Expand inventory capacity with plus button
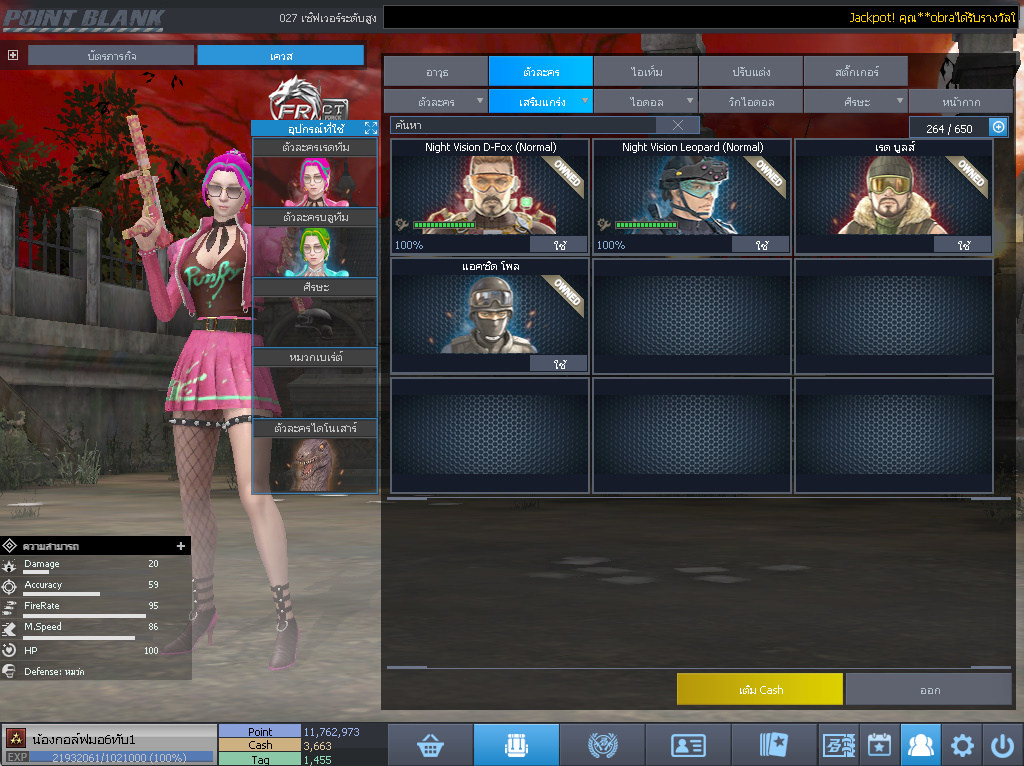The image size is (1024, 766). point(998,127)
